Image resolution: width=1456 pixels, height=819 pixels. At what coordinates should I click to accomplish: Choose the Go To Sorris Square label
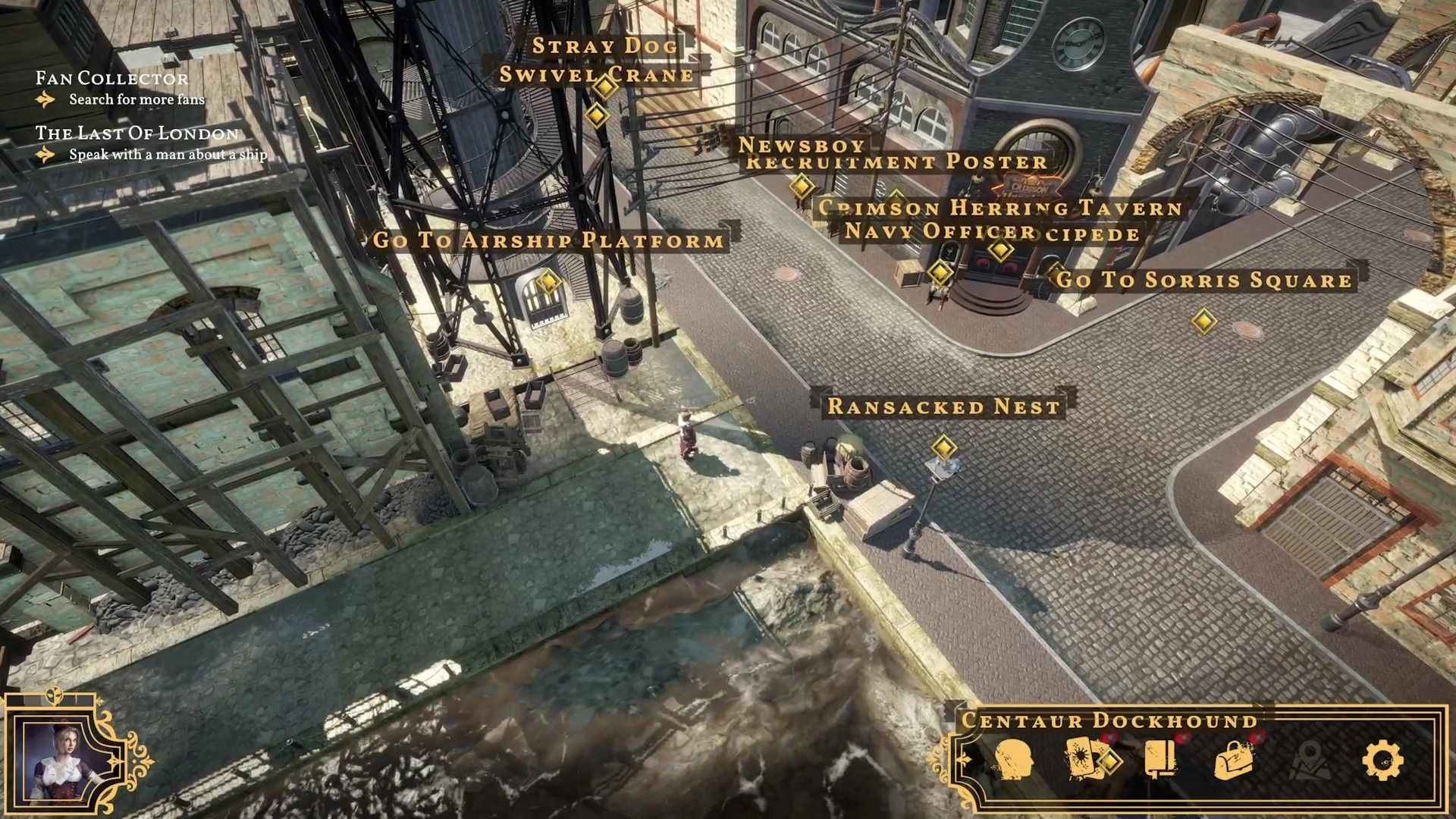(x=1203, y=280)
